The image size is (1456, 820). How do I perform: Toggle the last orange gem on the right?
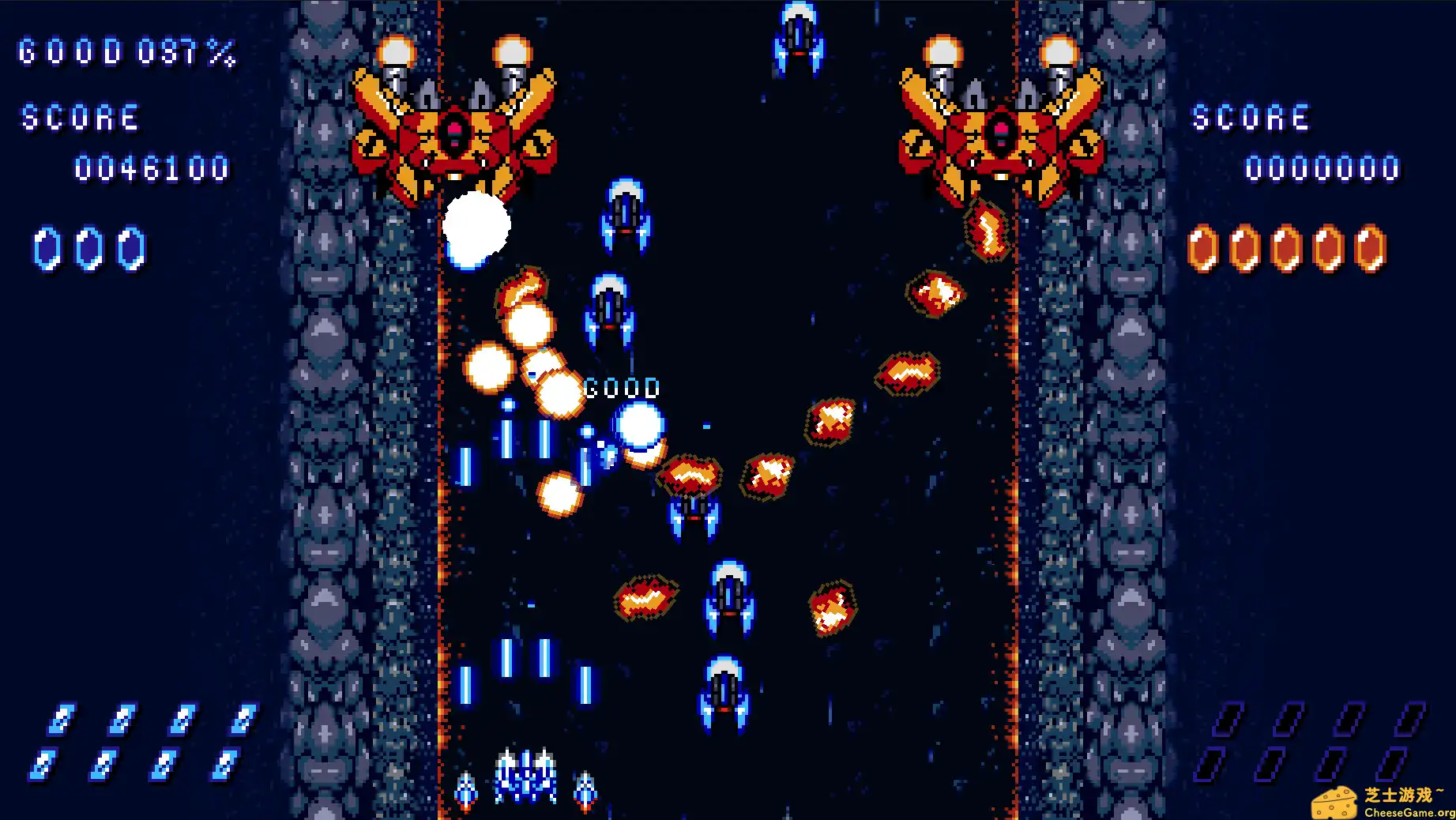click(1371, 246)
